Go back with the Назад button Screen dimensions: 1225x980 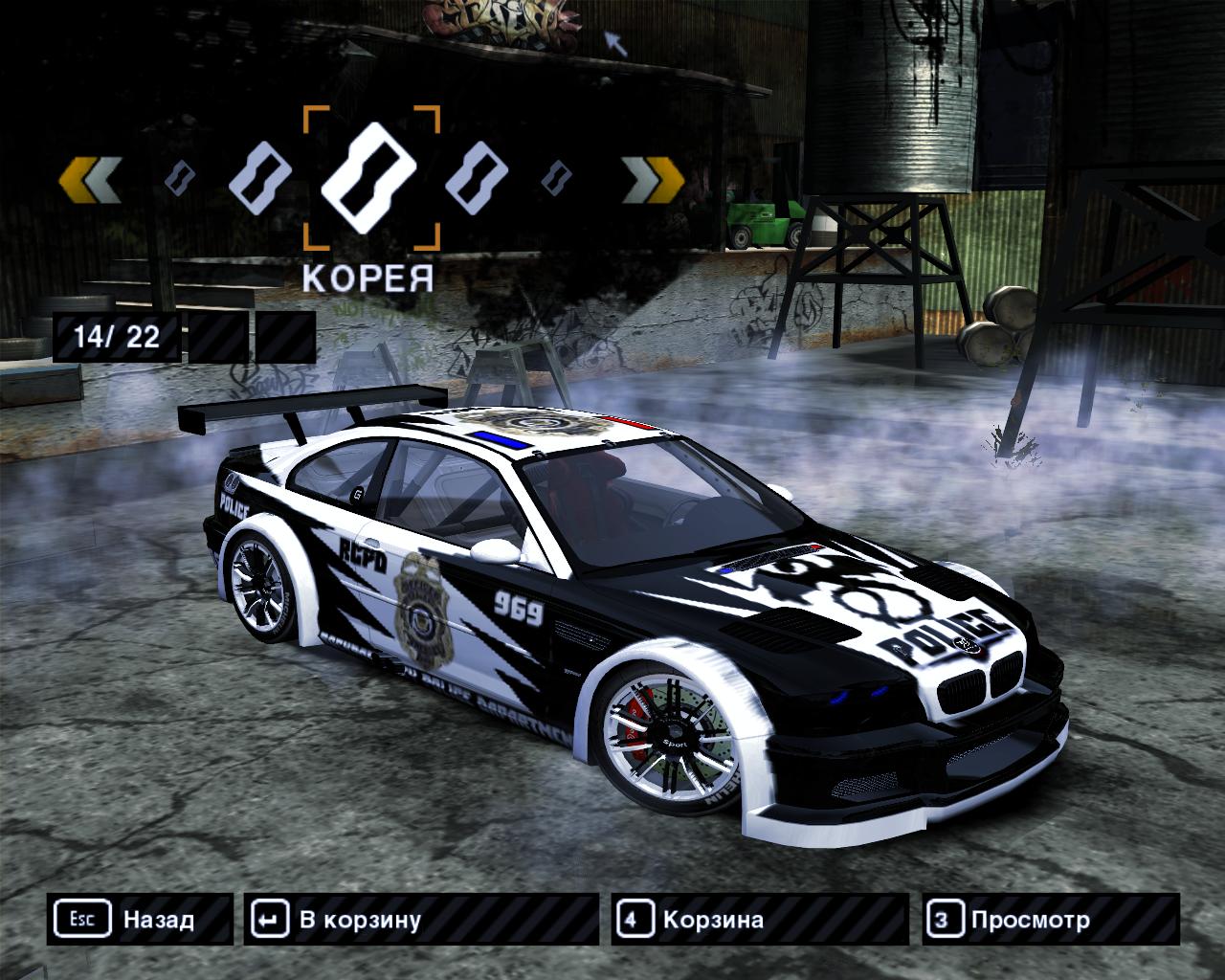(140, 920)
